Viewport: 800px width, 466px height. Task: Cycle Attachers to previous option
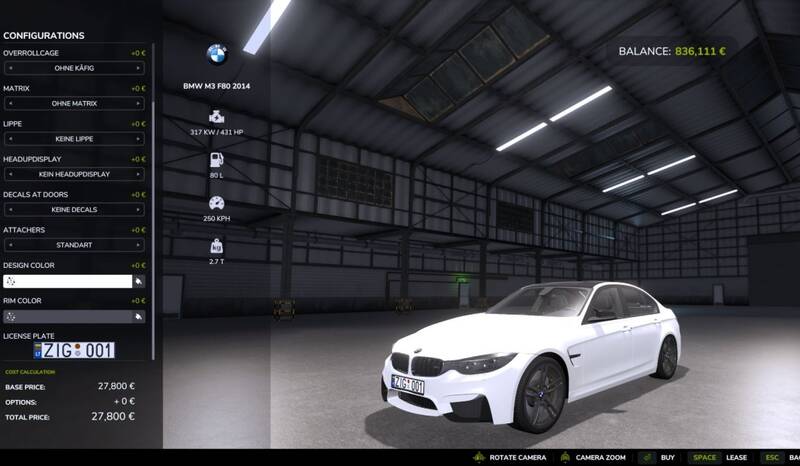(x=10, y=245)
